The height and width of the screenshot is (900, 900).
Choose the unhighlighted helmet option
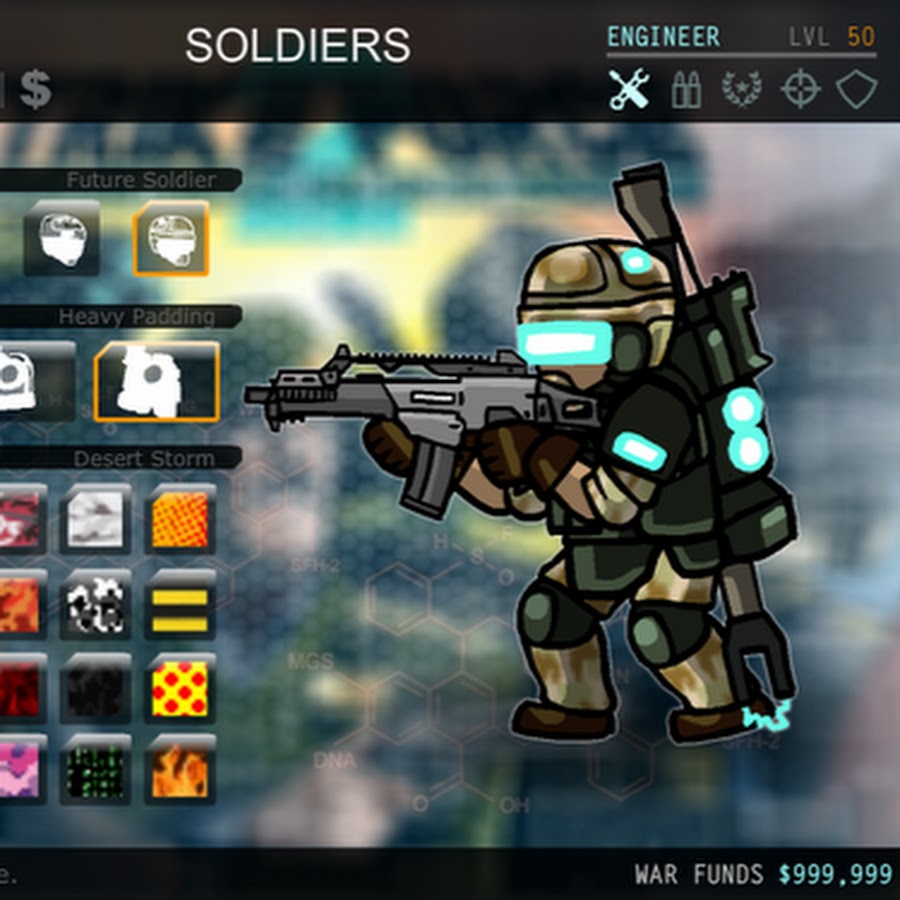click(x=62, y=238)
